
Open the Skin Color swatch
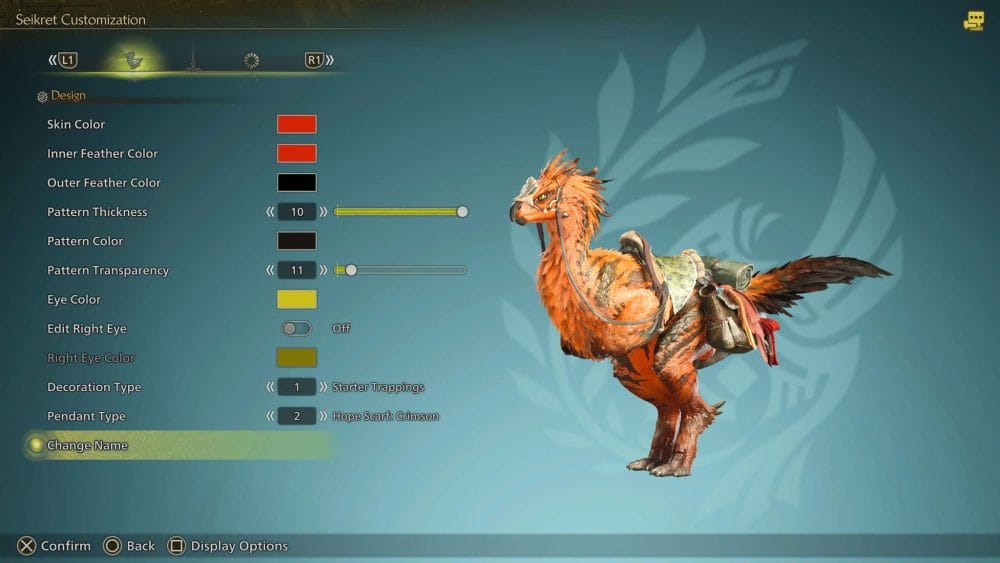click(296, 124)
